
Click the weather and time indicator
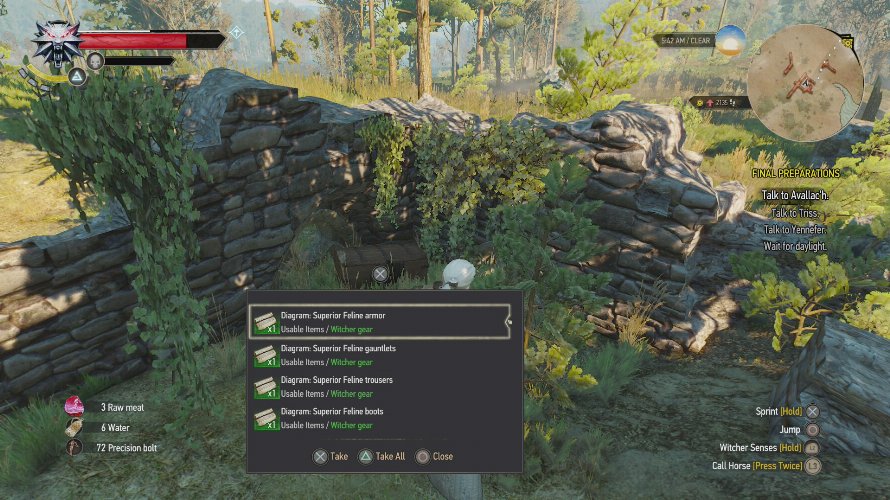(684, 41)
